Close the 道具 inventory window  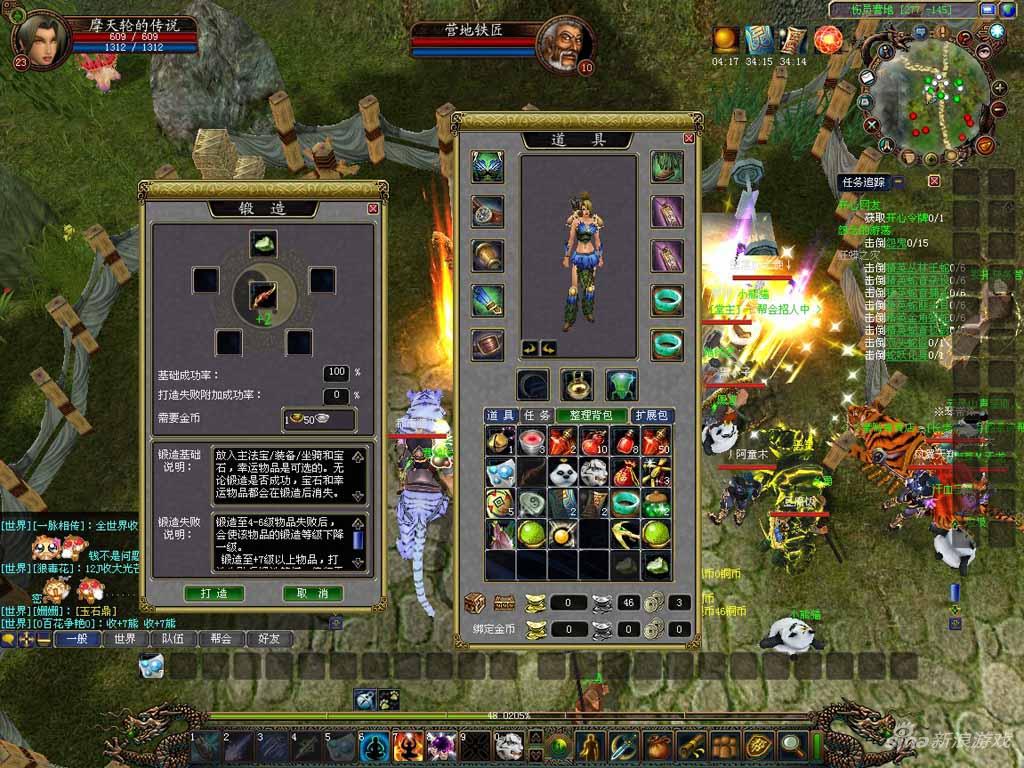[x=688, y=138]
